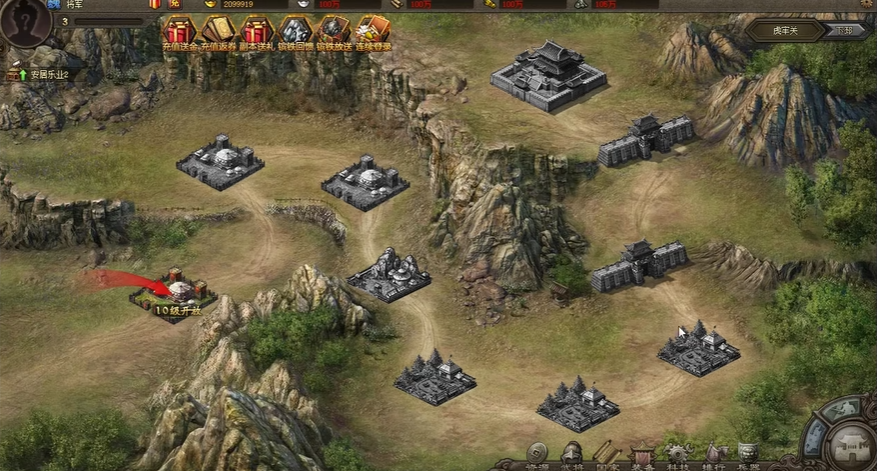Image resolution: width=877 pixels, height=471 pixels.
Task: Open the 副本送礼 gift event
Action: pos(256,32)
